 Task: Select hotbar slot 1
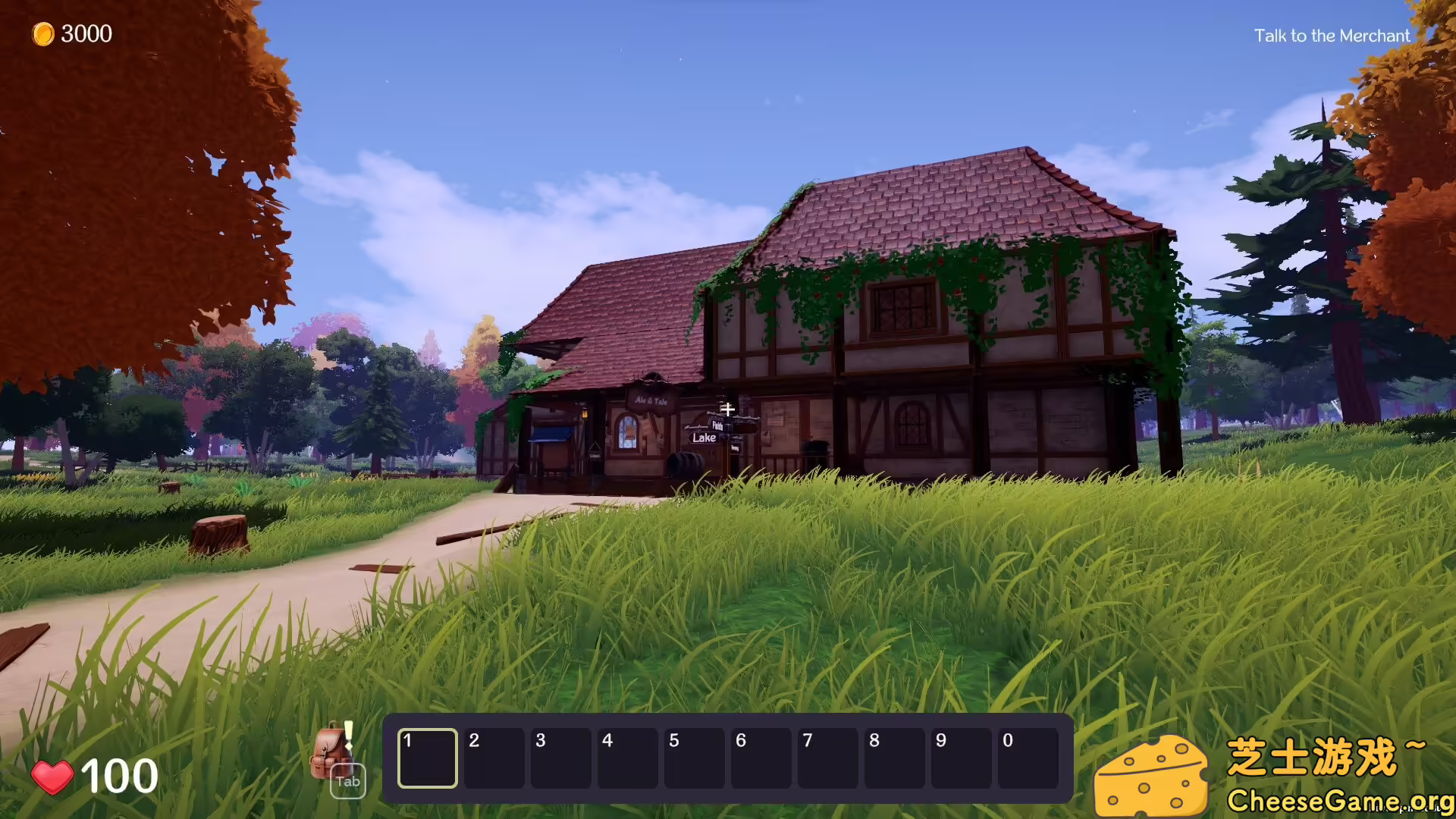pos(427,758)
